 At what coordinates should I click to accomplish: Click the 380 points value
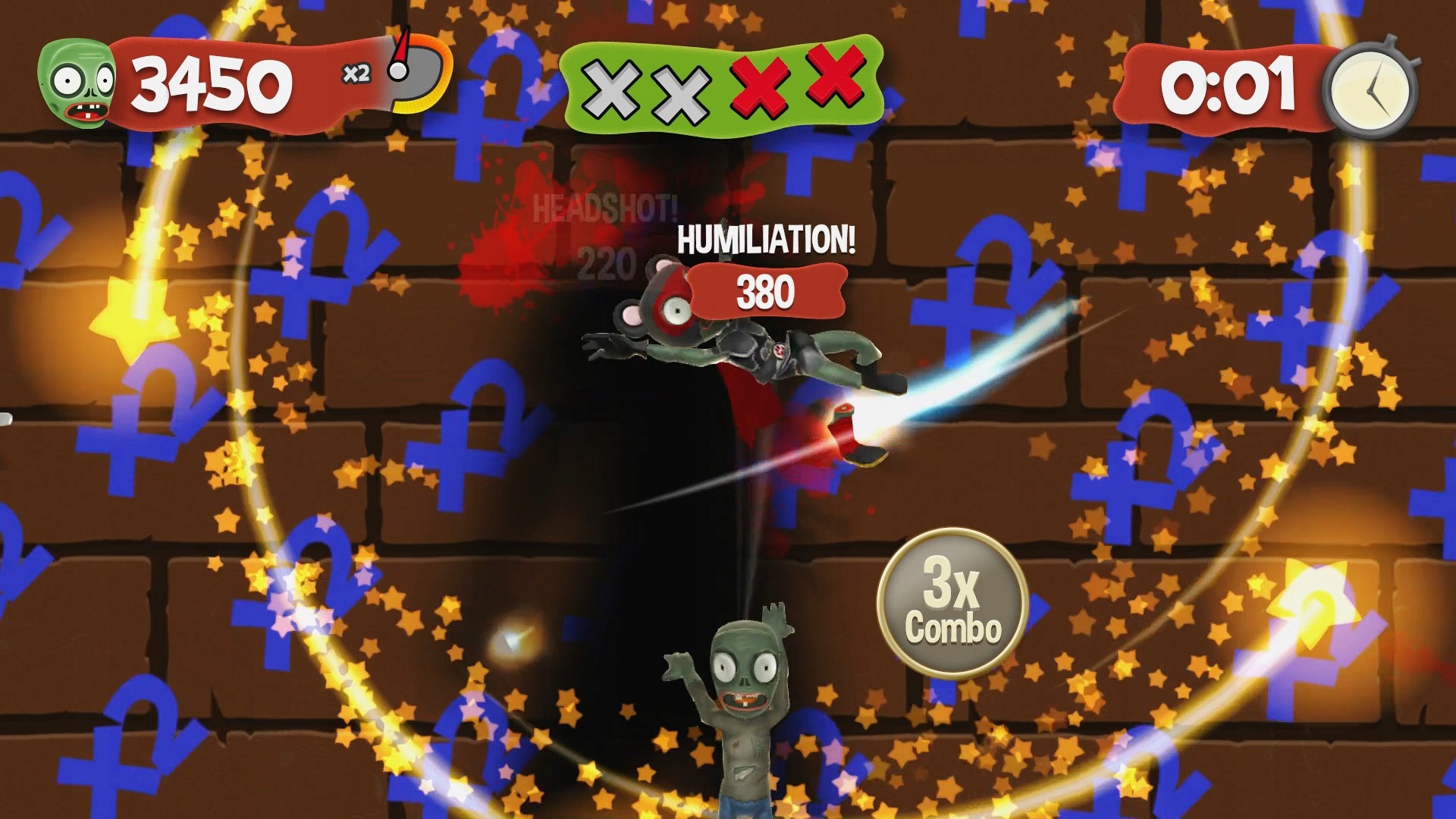766,290
